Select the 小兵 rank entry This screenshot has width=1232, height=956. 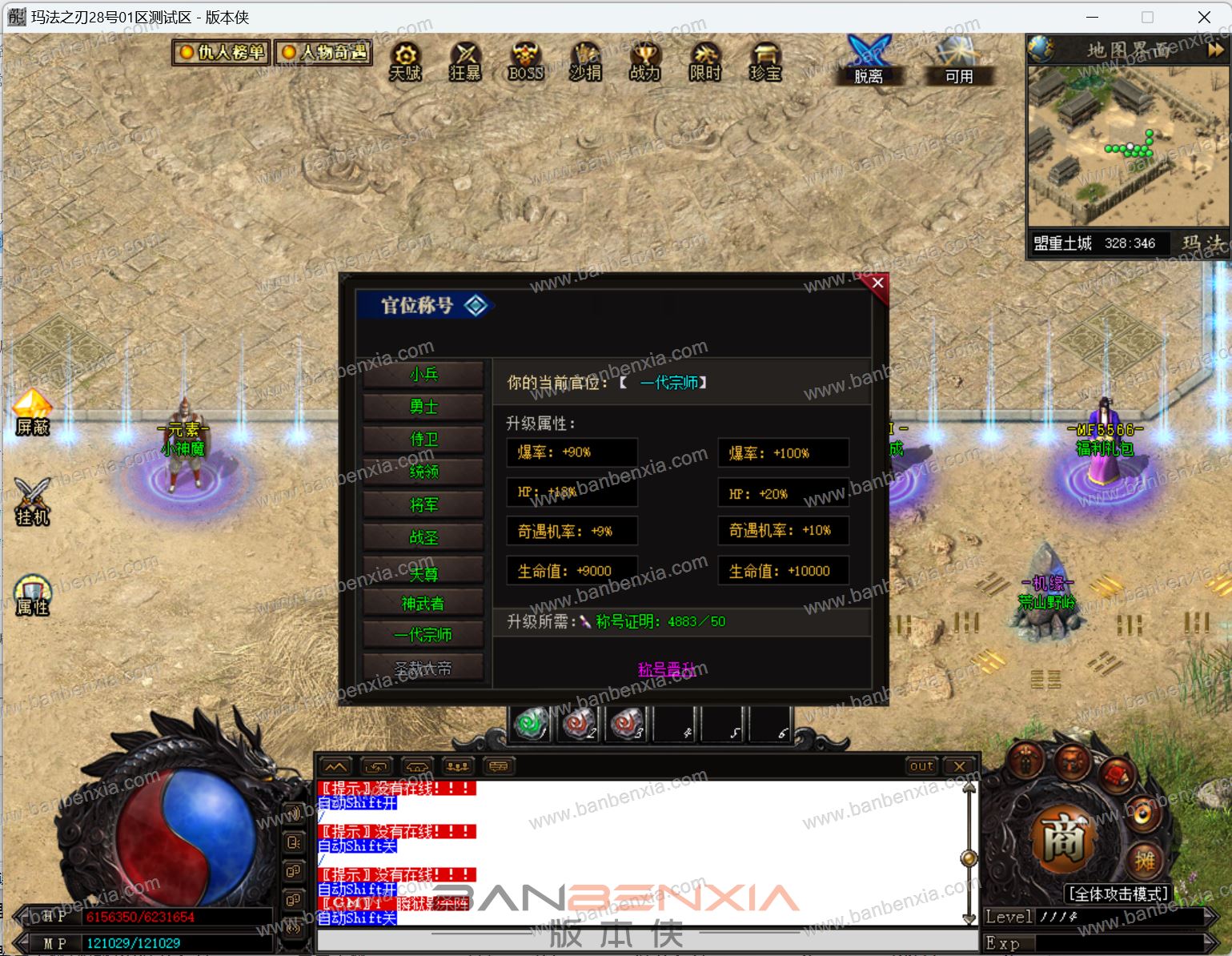(423, 375)
